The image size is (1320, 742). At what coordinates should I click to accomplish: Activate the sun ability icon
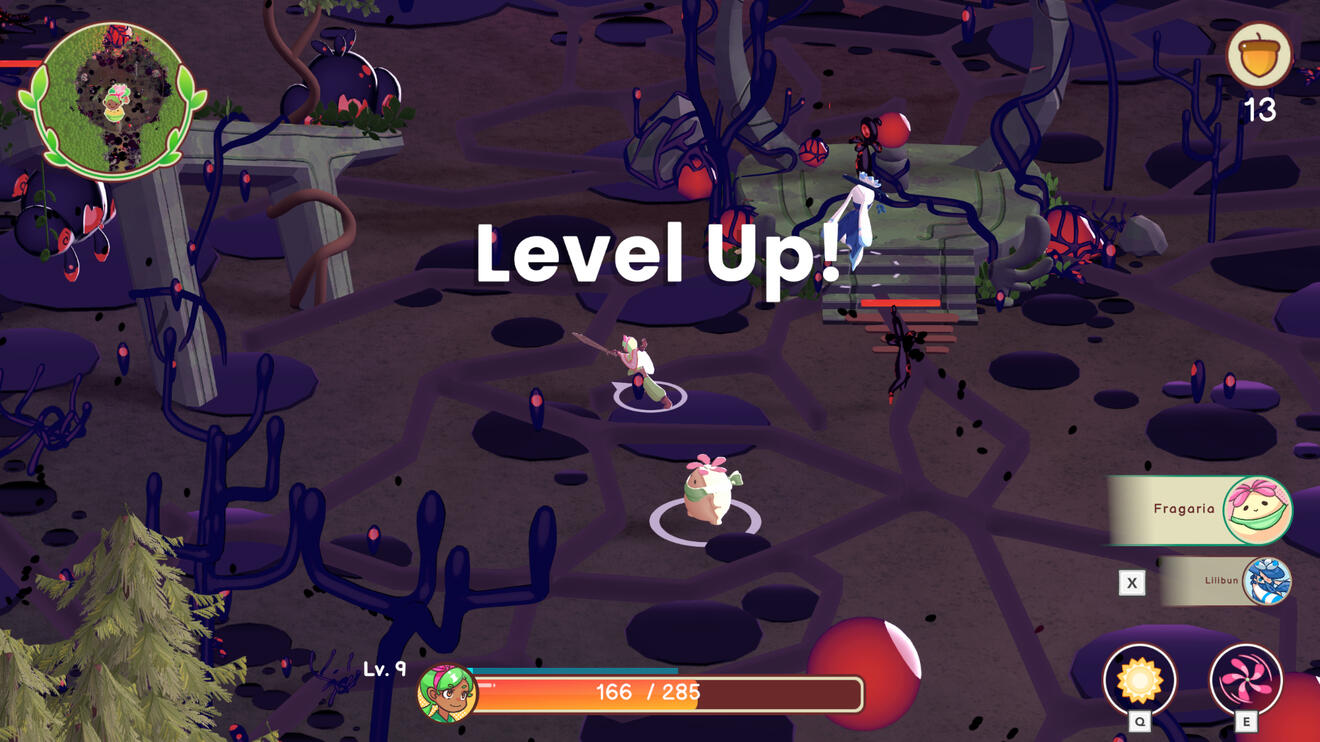pos(1139,680)
